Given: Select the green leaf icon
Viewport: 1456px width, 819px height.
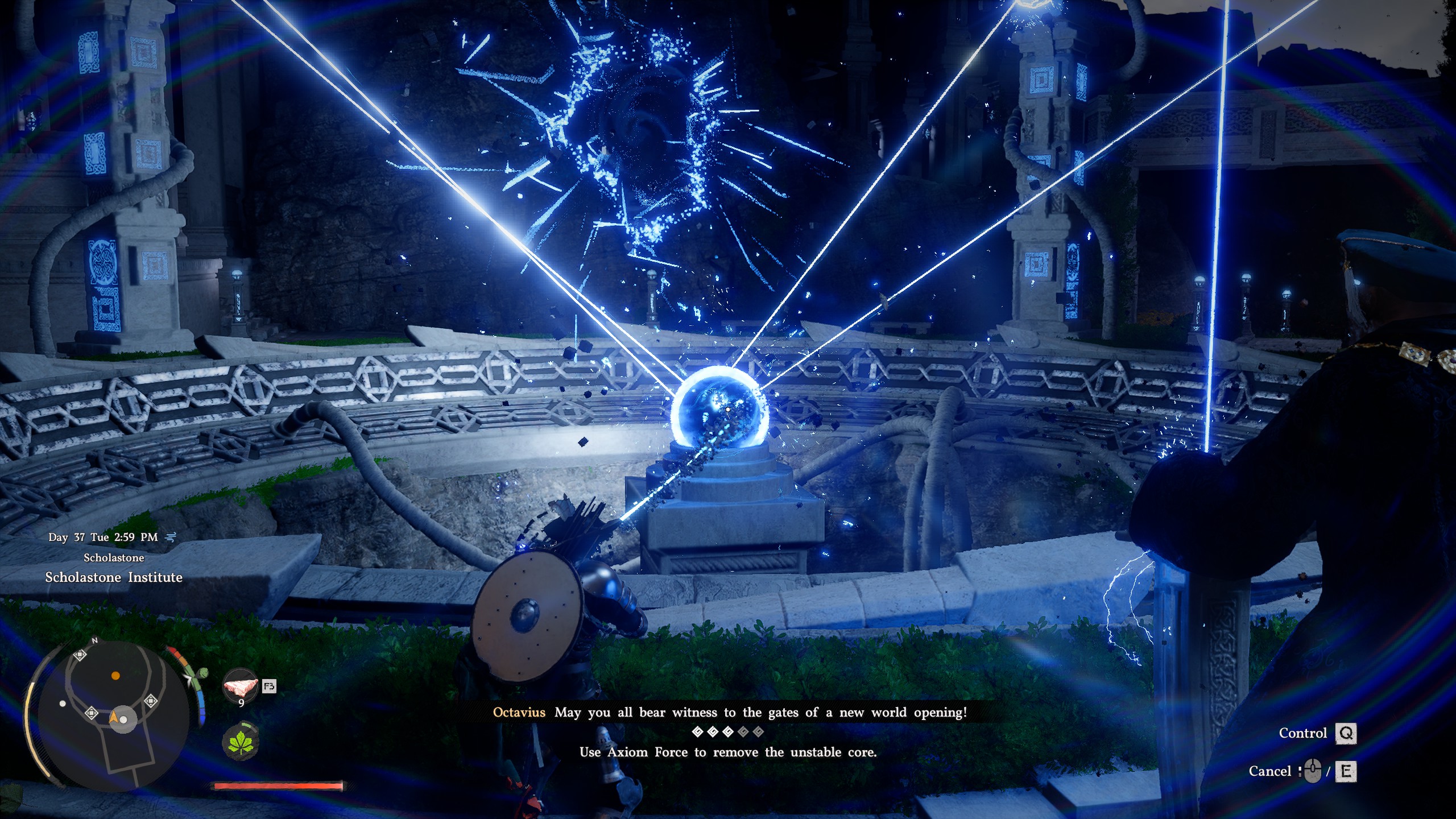Looking at the screenshot, I should click(x=241, y=742).
